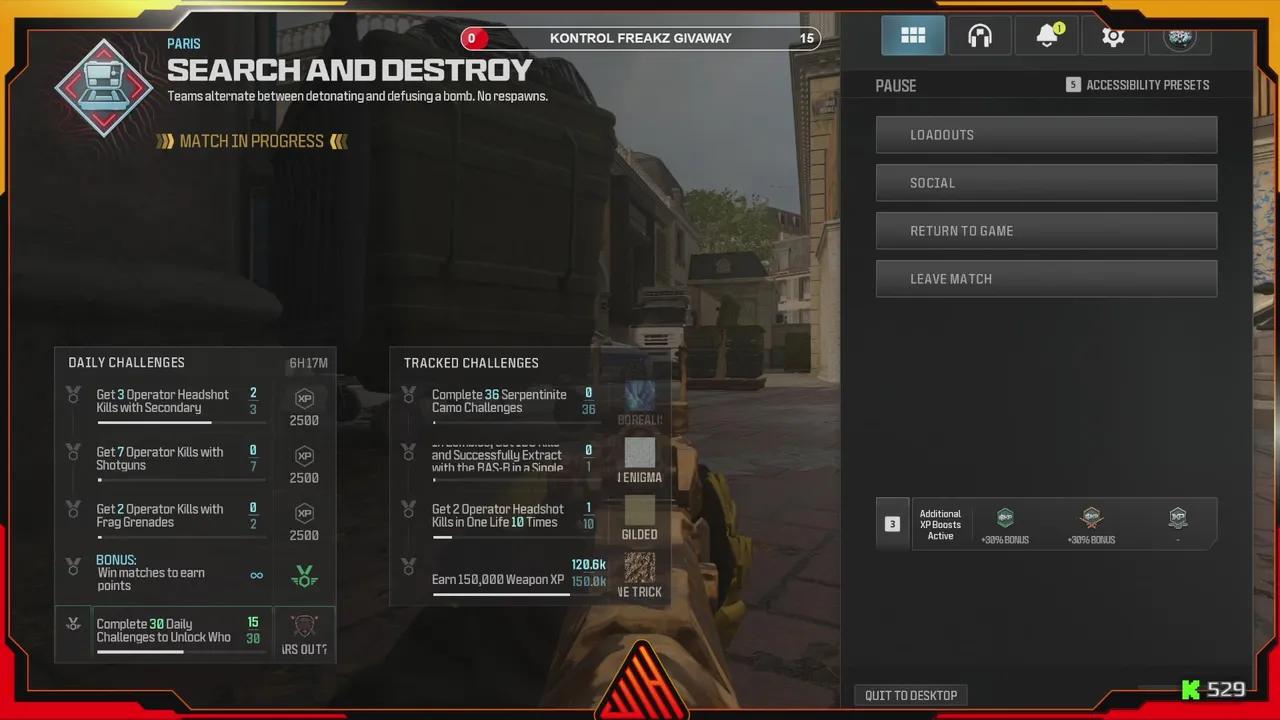Open the main menu grid icon
1280x720 pixels.
912,35
